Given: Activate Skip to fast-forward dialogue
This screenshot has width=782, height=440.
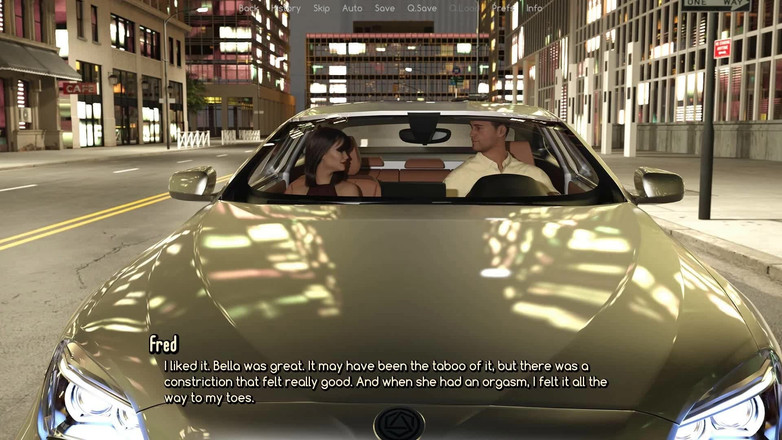Looking at the screenshot, I should [x=321, y=8].
